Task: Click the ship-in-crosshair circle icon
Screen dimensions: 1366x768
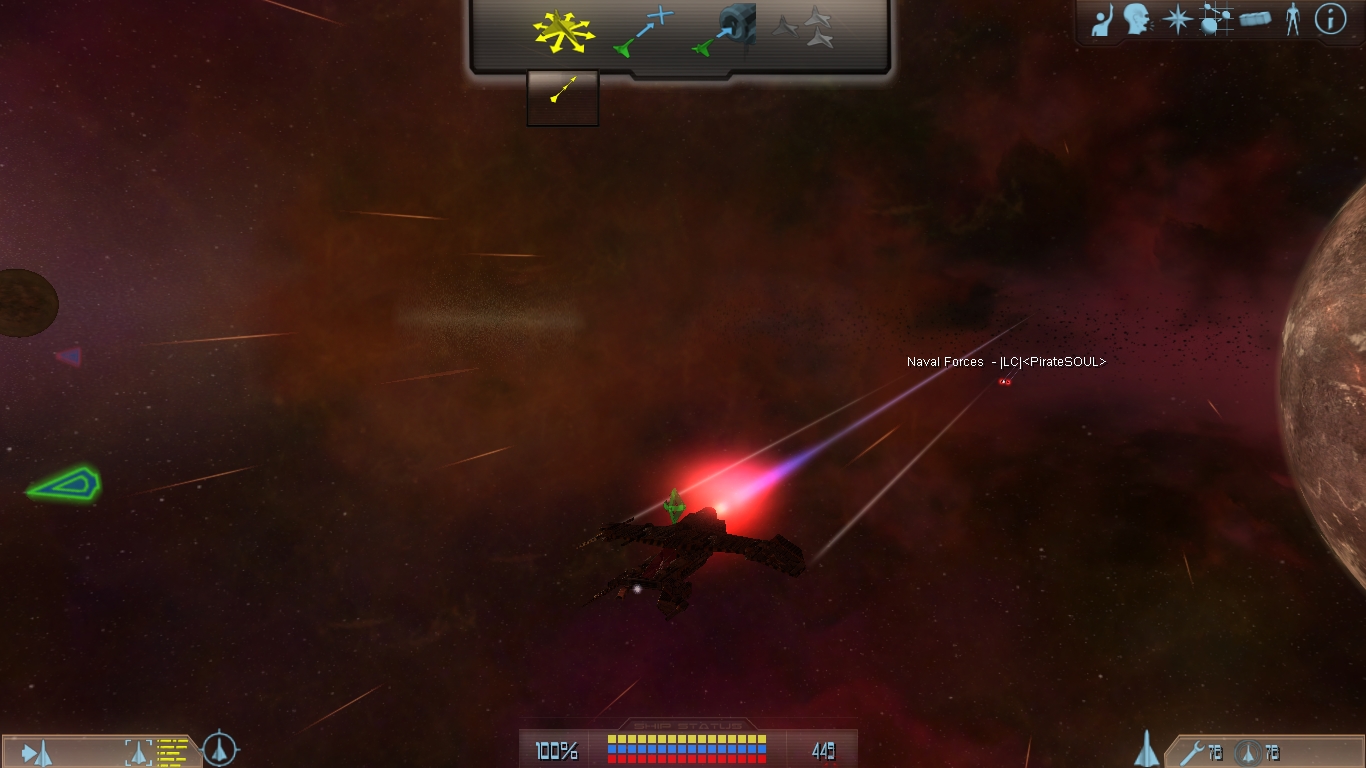Action: (x=220, y=749)
